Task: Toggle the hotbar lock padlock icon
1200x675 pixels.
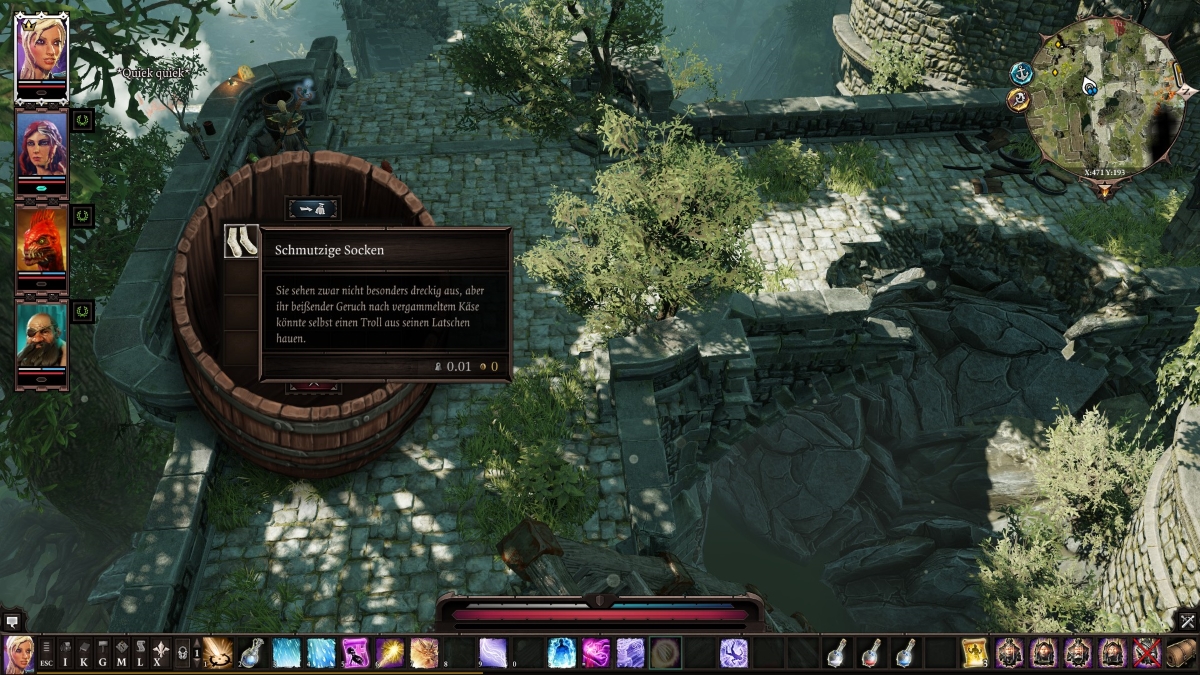Action: [182, 653]
